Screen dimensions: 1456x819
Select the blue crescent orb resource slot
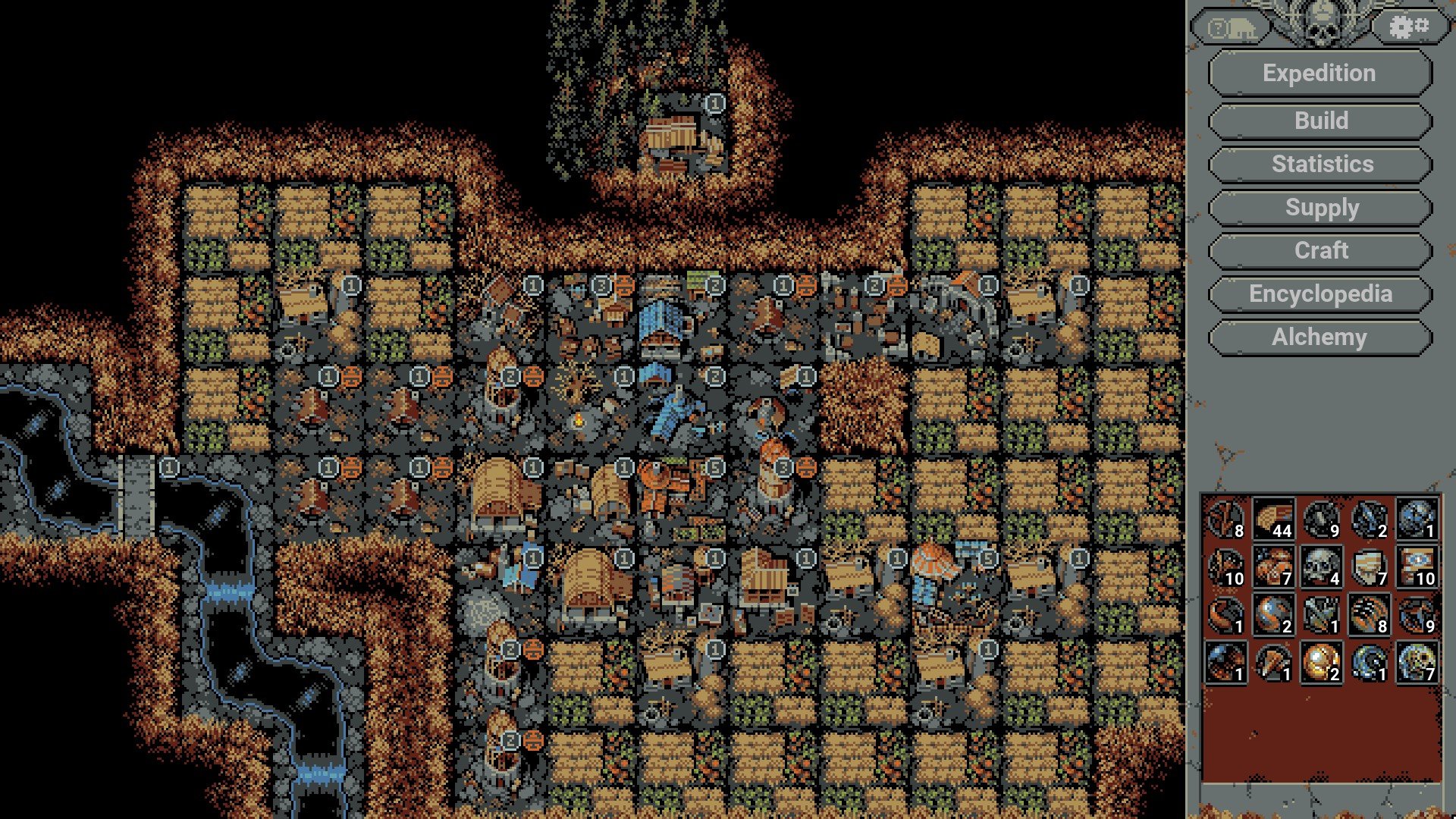[x=1369, y=662]
